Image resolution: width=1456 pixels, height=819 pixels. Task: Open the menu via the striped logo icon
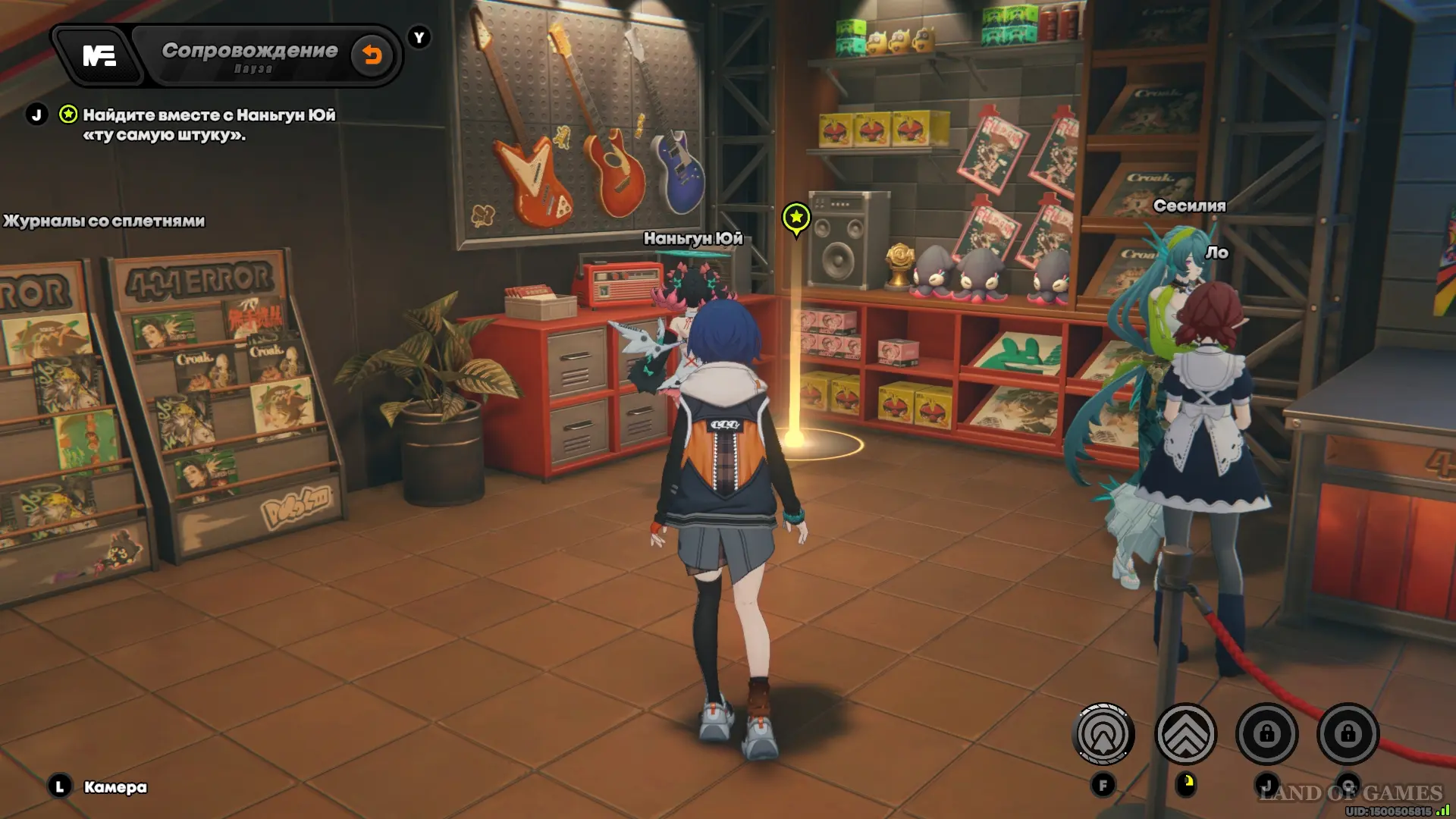click(x=99, y=55)
